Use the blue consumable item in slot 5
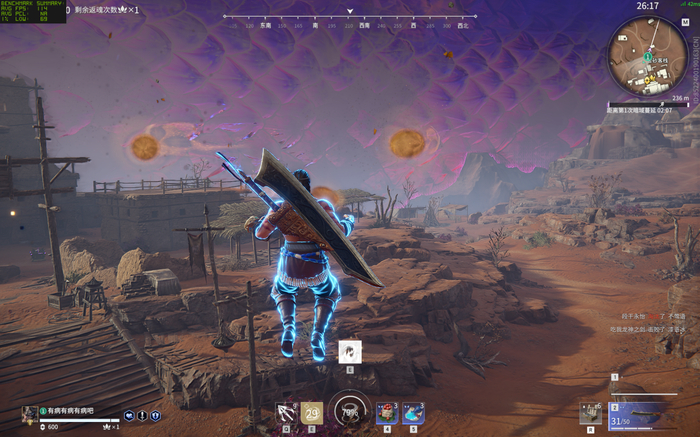The height and width of the screenshot is (437, 700). 413,412
